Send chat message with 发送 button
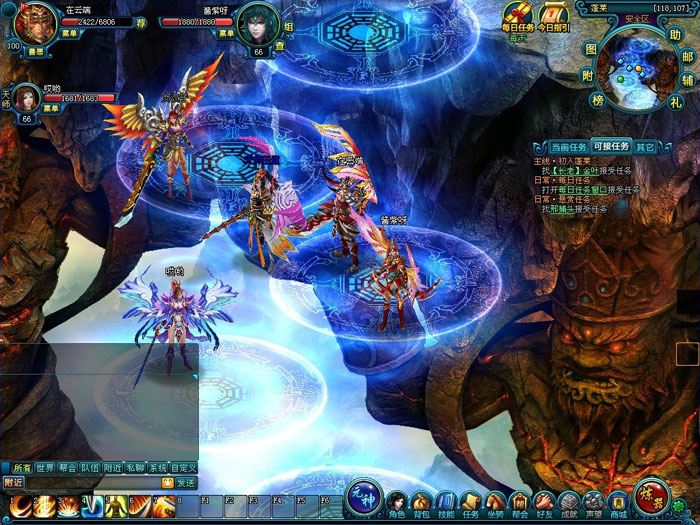This screenshot has width=700, height=525. click(x=185, y=482)
